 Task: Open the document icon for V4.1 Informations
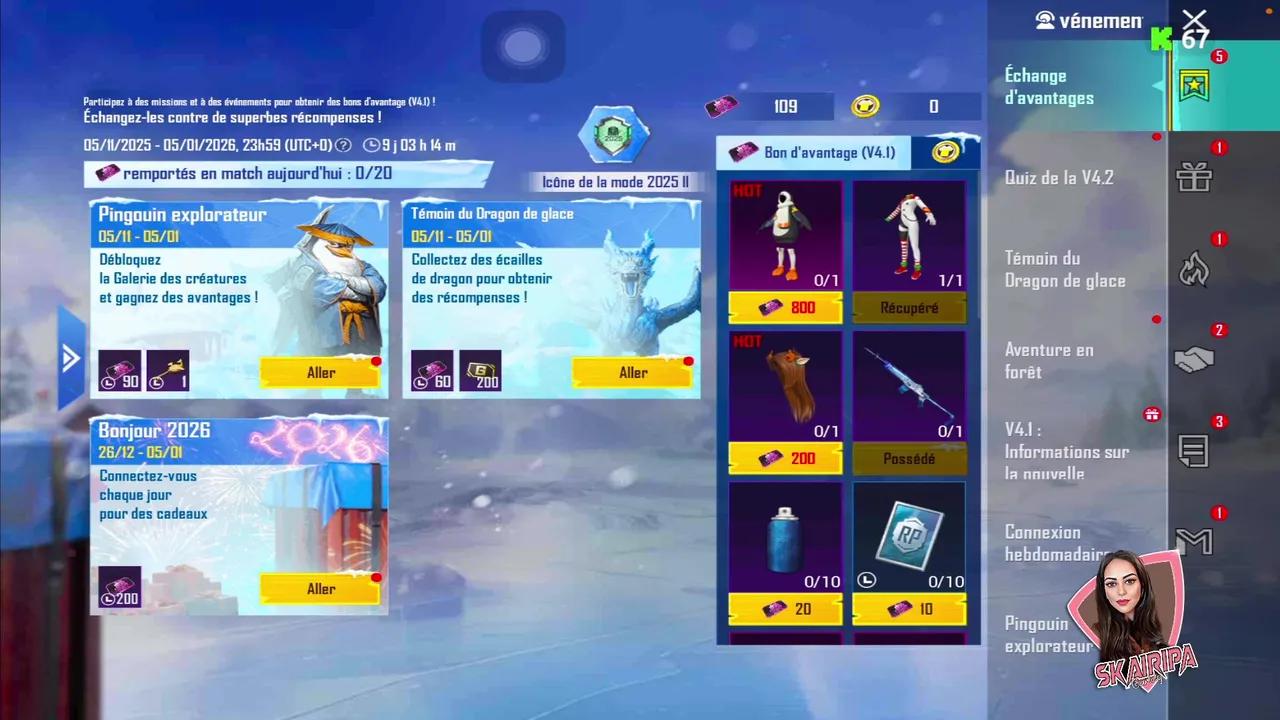pos(1194,450)
